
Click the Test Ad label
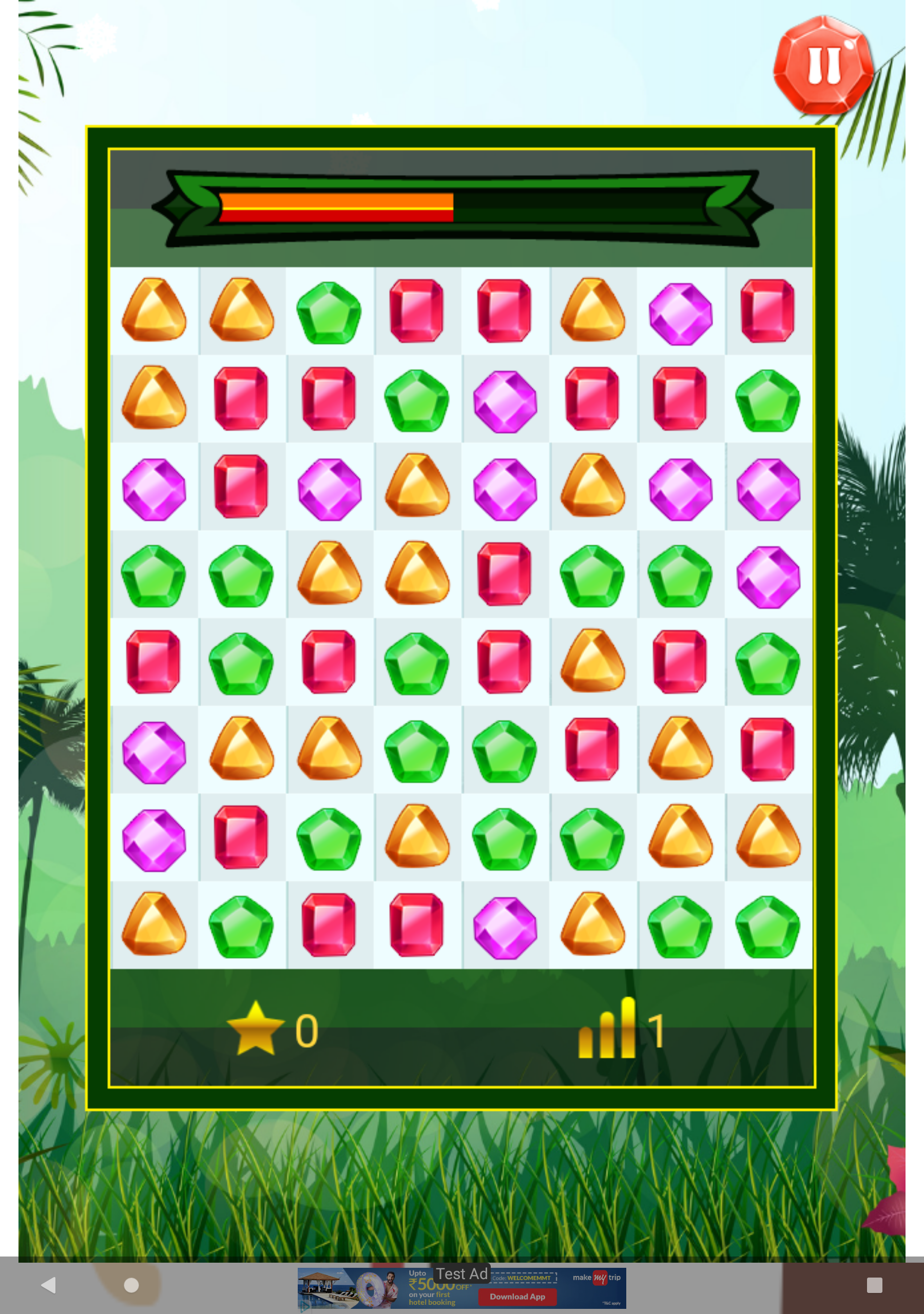pos(463,1273)
